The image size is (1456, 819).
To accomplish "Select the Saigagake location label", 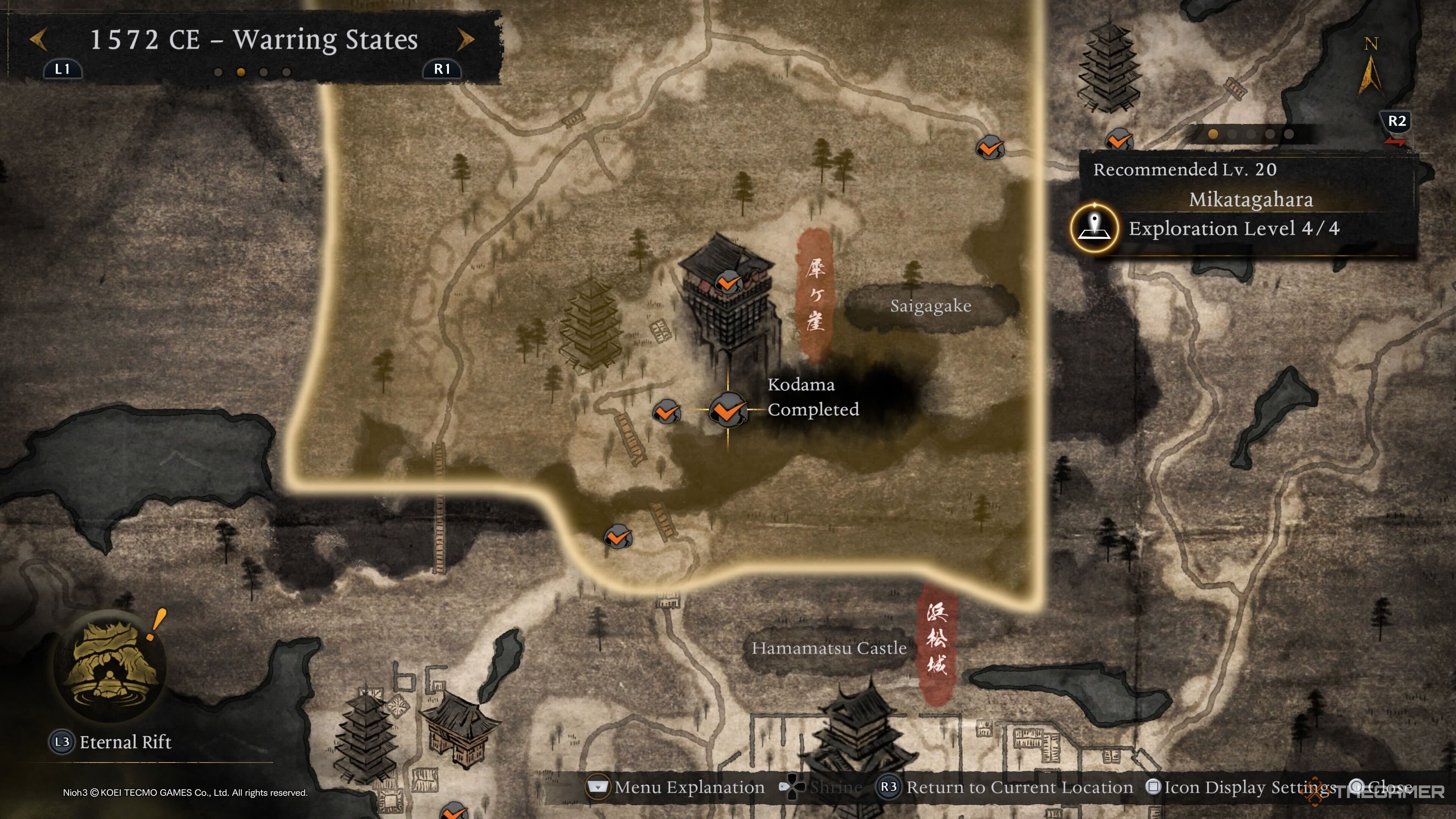I will (930, 306).
